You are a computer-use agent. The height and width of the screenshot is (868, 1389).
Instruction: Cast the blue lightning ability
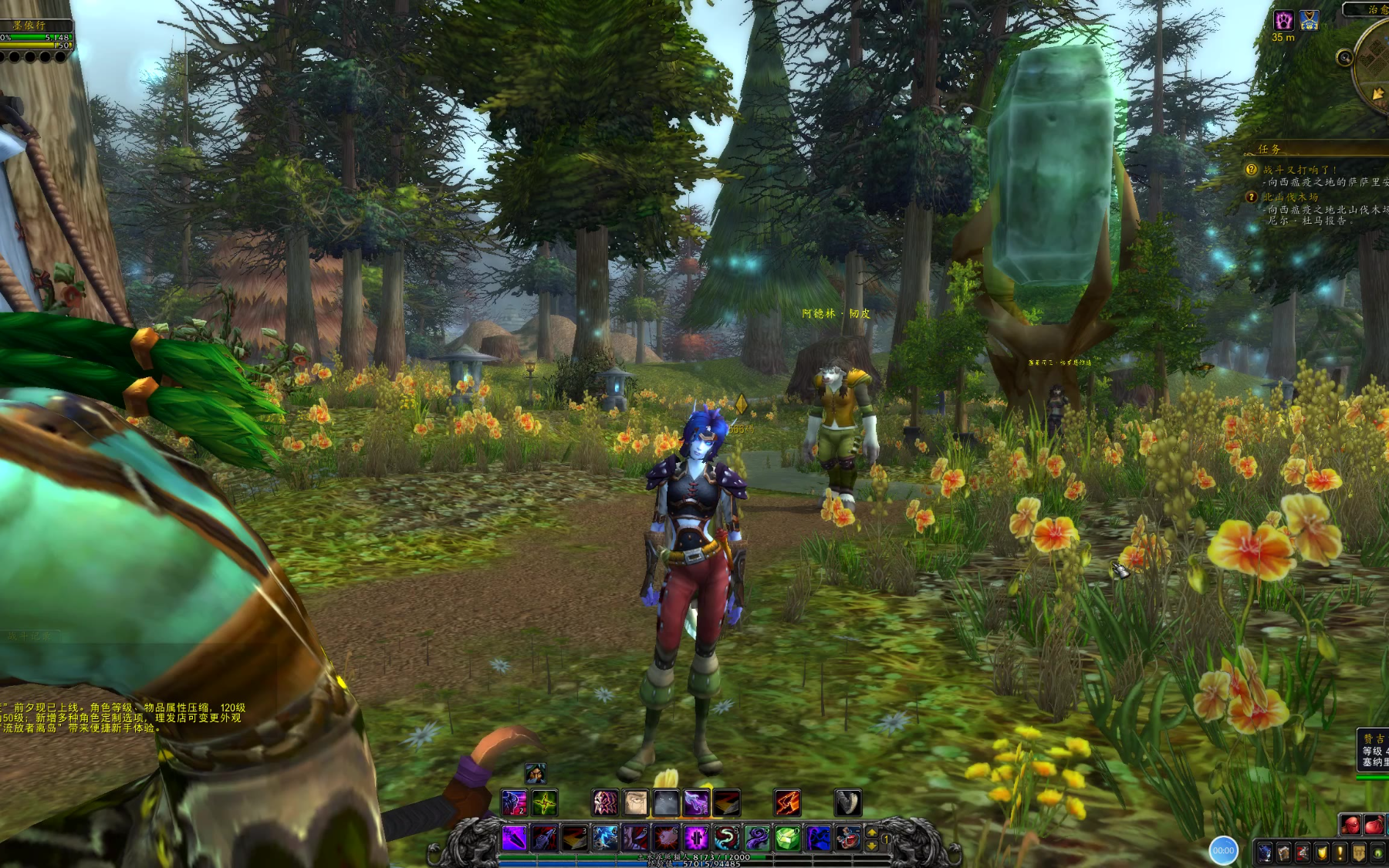605,838
